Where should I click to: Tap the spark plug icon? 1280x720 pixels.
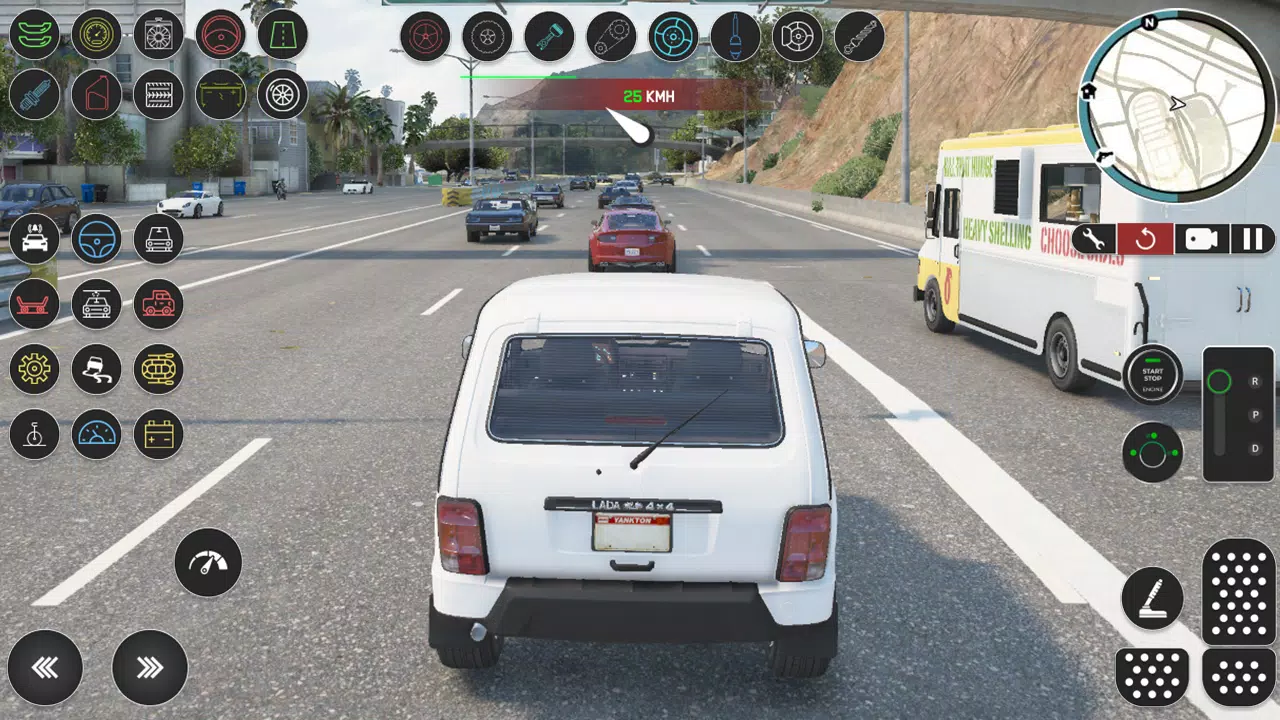click(35, 95)
